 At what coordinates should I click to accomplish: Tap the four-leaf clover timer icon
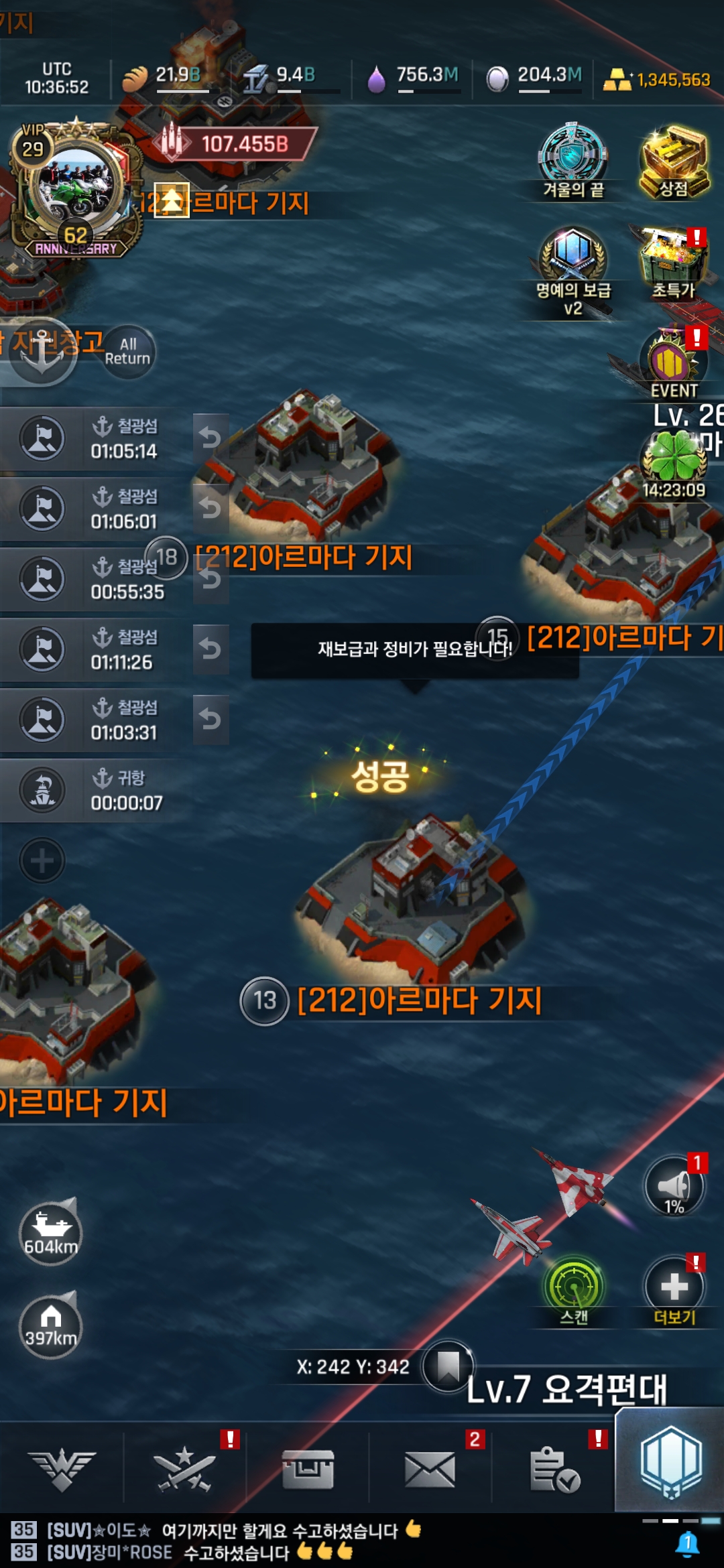[674, 459]
